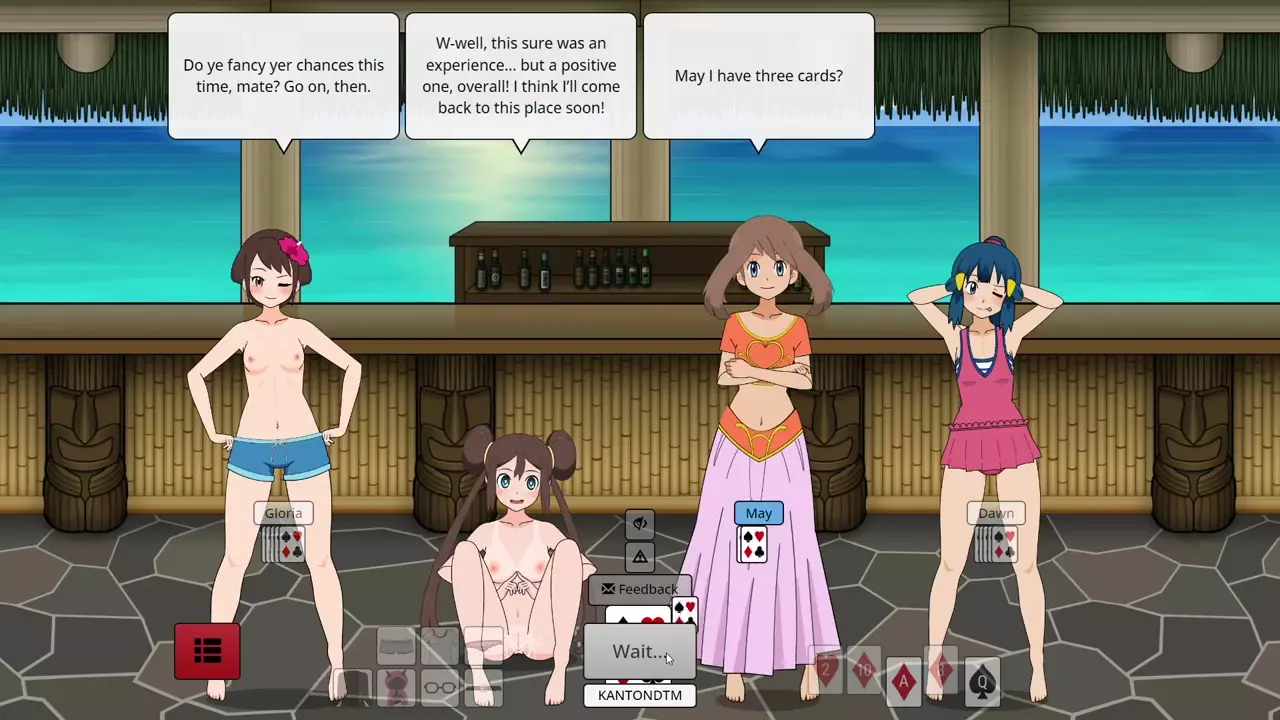
Task: Choose the 10 of Diamonds card
Action: pyautogui.click(x=864, y=670)
